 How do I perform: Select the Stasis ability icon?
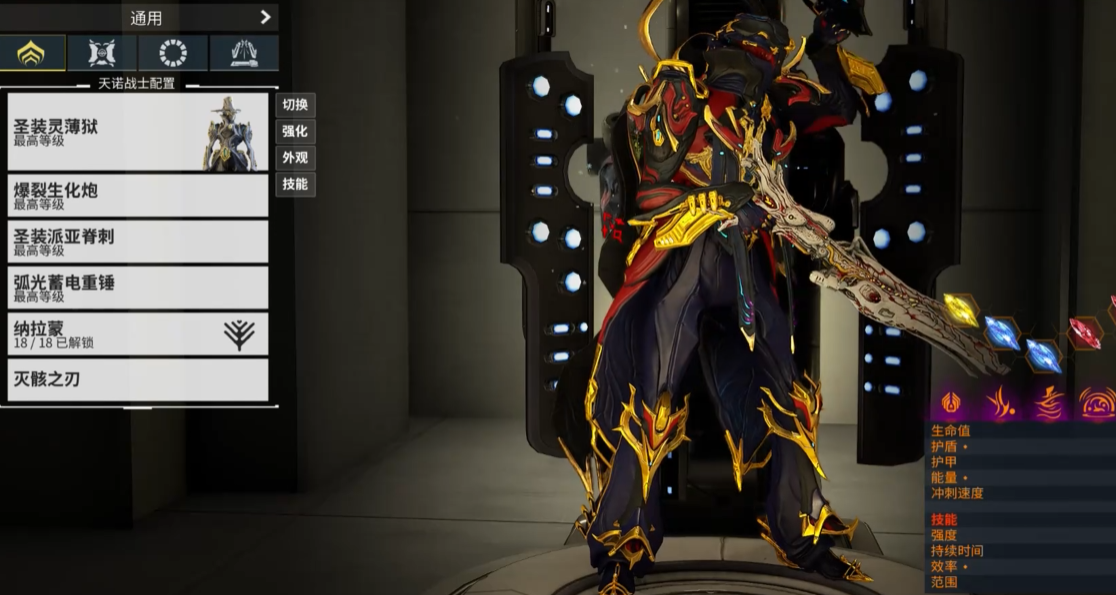pyautogui.click(x=999, y=404)
